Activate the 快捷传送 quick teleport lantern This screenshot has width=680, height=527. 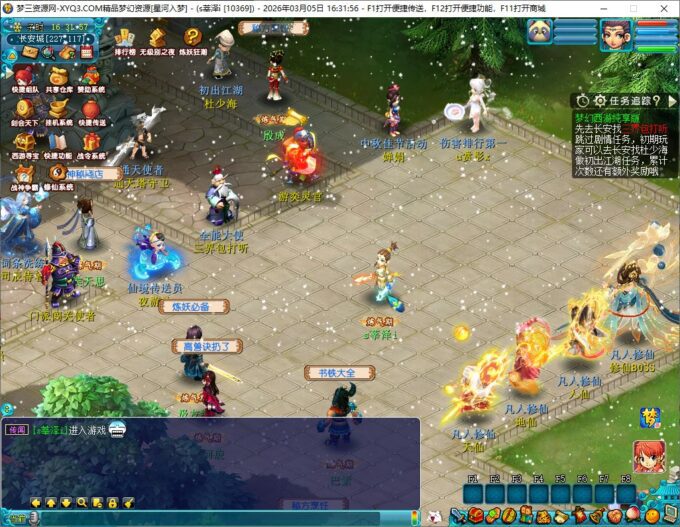pyautogui.click(x=91, y=109)
